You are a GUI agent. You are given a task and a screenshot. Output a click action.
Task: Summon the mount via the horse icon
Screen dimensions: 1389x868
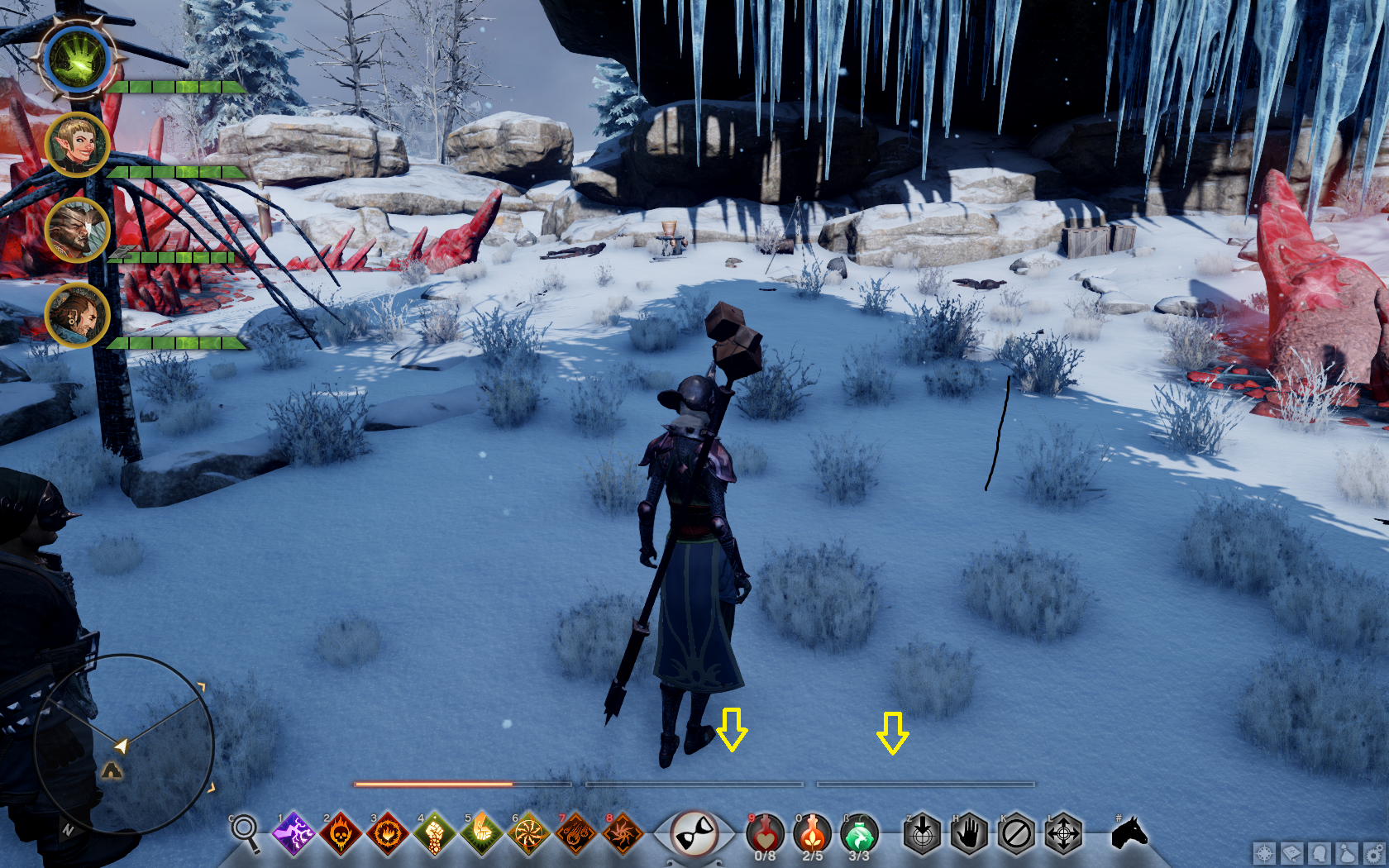click(1129, 833)
